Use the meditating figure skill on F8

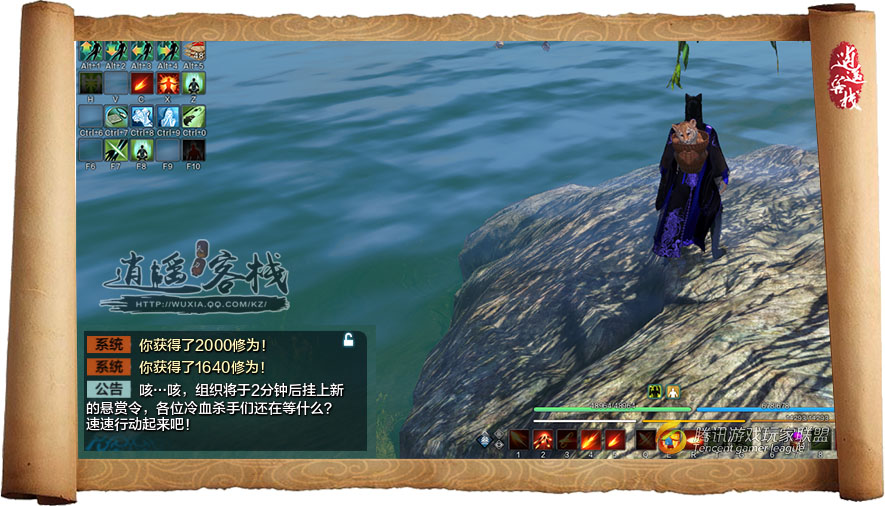(x=143, y=149)
